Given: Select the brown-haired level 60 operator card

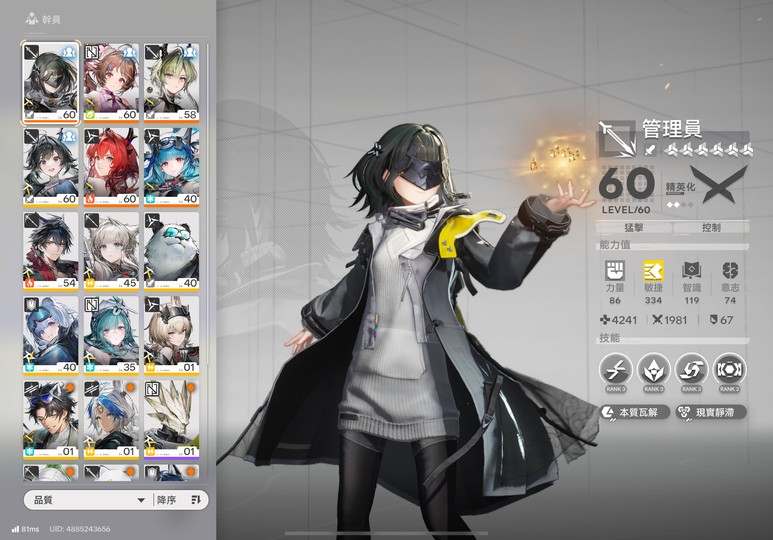Looking at the screenshot, I should click(111, 82).
